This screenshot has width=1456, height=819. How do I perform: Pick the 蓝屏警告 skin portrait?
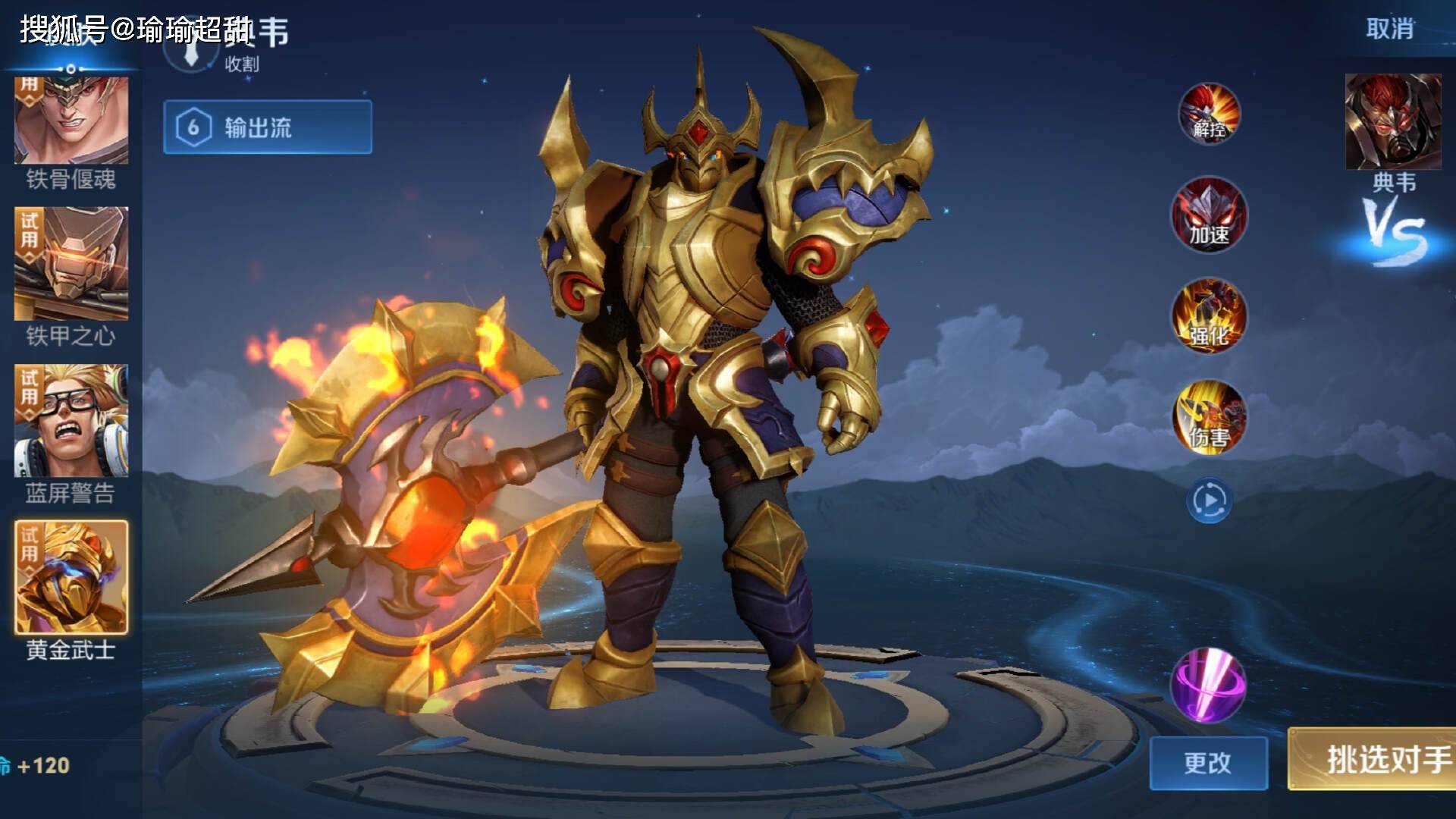point(71,421)
